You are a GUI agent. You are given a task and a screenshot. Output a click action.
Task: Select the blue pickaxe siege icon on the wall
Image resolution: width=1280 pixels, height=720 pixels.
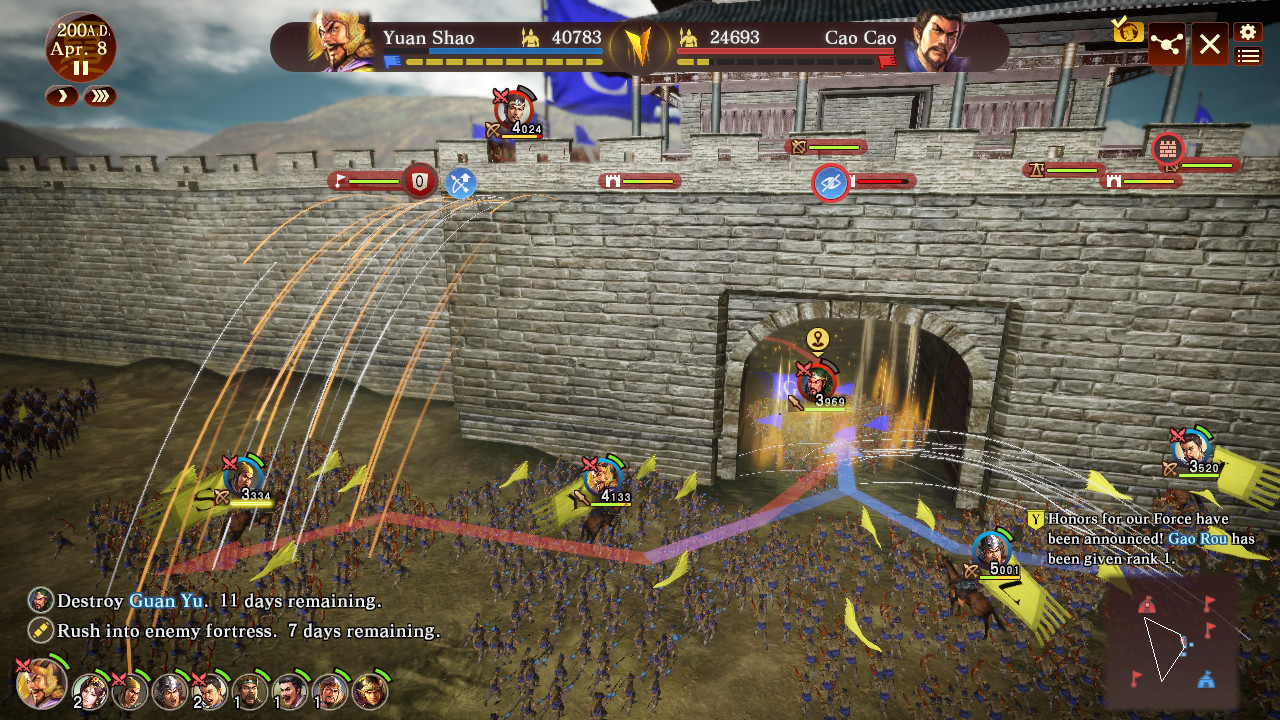click(x=460, y=183)
